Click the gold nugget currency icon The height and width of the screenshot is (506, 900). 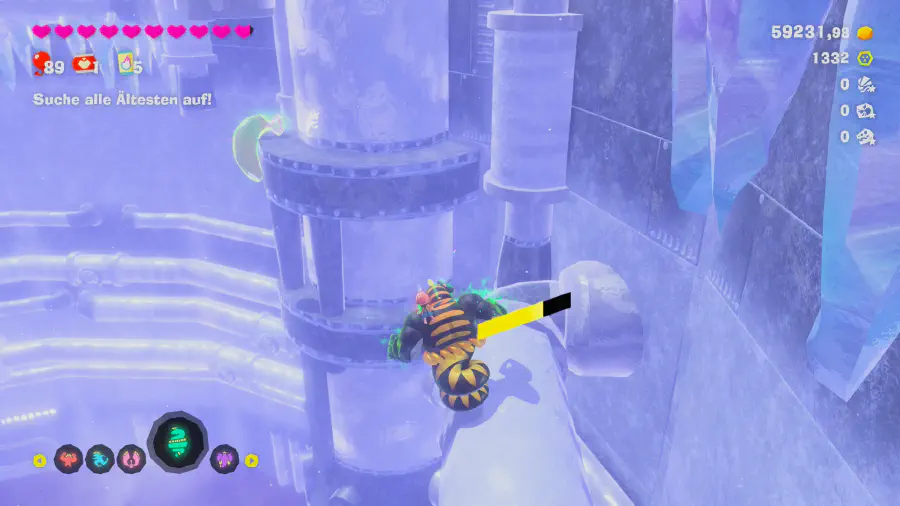click(x=866, y=32)
